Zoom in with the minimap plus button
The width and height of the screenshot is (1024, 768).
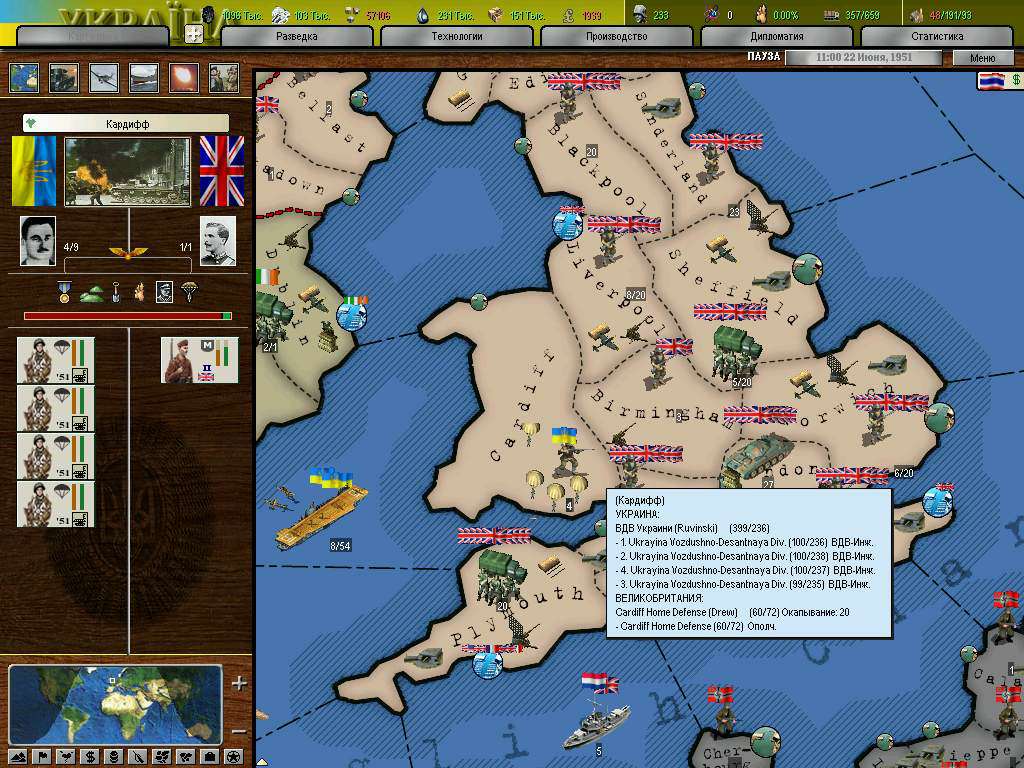click(x=238, y=684)
